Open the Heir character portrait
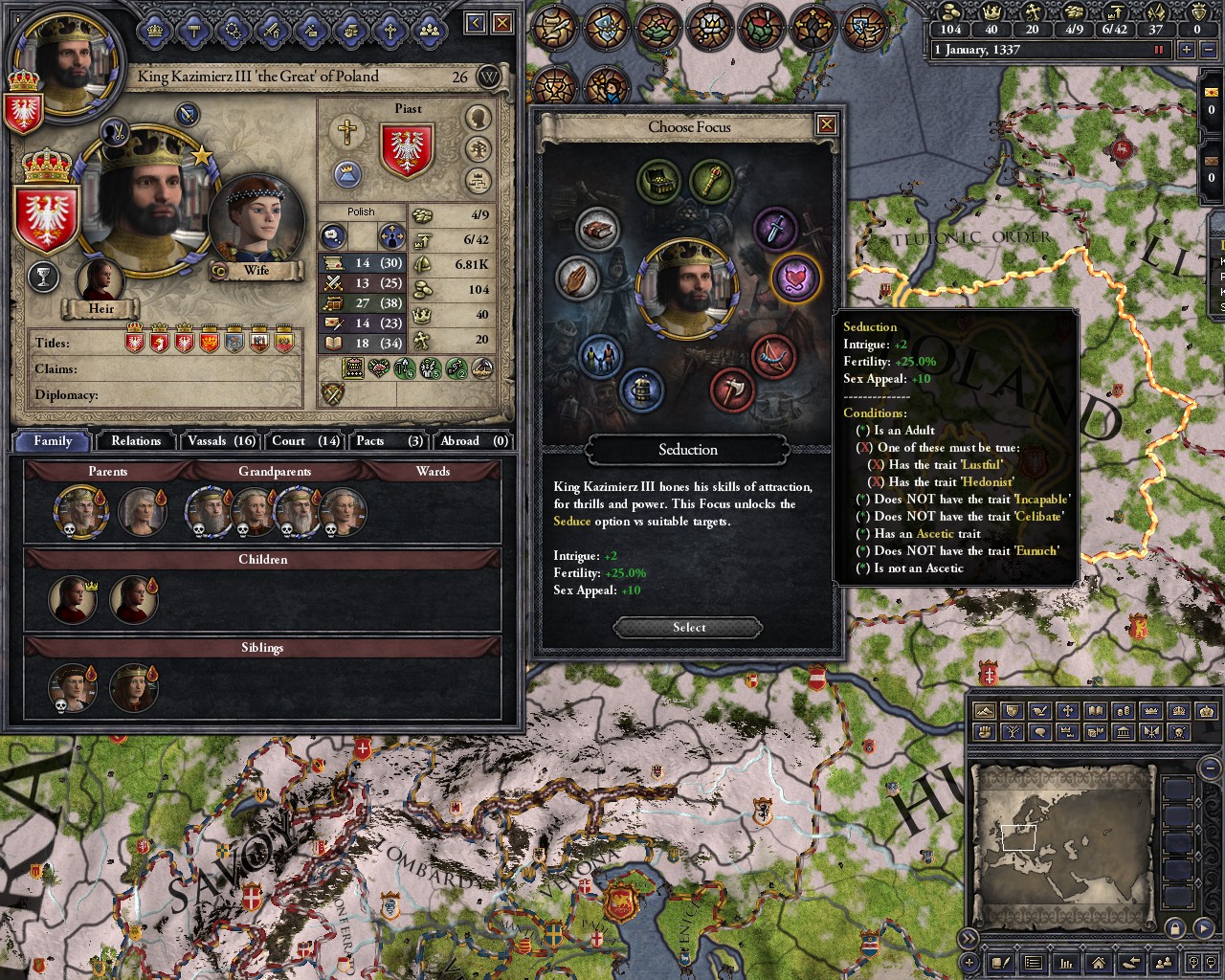1225x980 pixels. tap(100, 282)
